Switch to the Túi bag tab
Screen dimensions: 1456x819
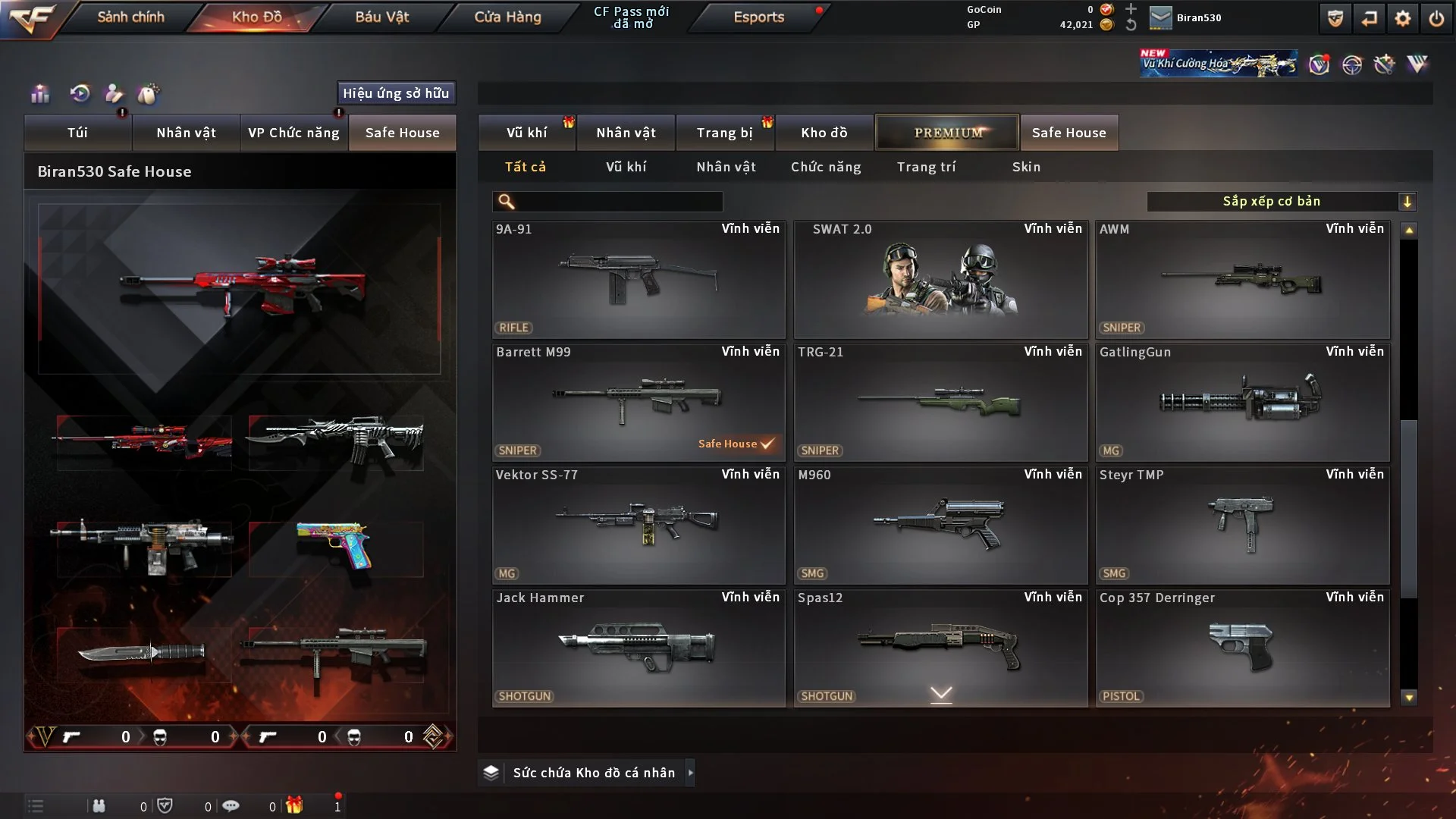pos(77,133)
